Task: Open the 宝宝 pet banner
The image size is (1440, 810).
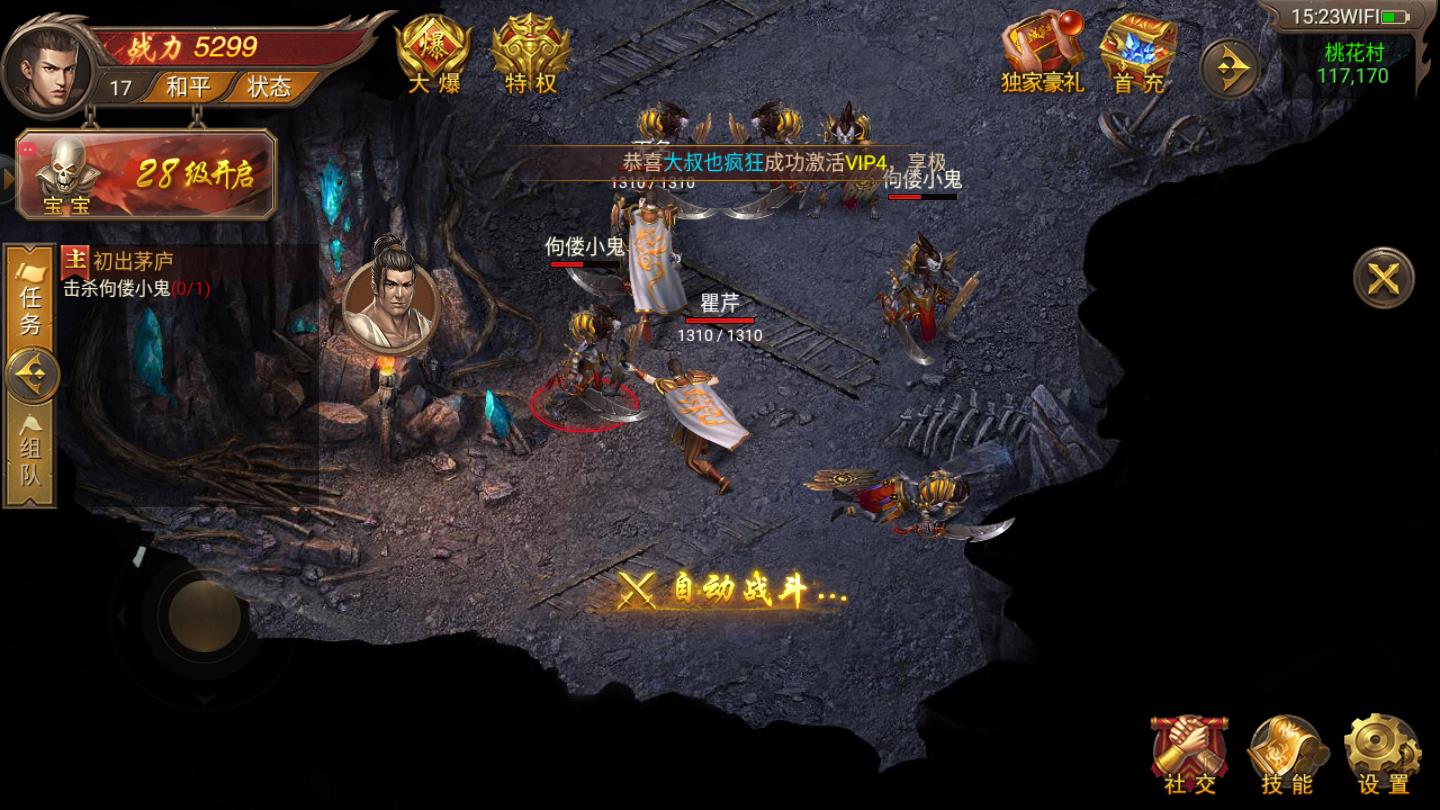Action: point(147,175)
